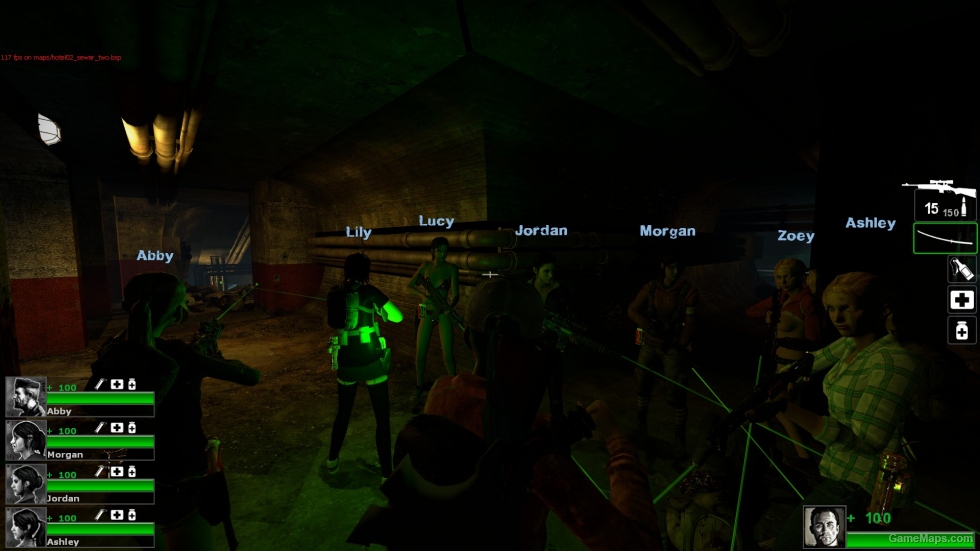Choose the pain pills slot
Viewport: 980px width, 551px height.
coord(962,330)
